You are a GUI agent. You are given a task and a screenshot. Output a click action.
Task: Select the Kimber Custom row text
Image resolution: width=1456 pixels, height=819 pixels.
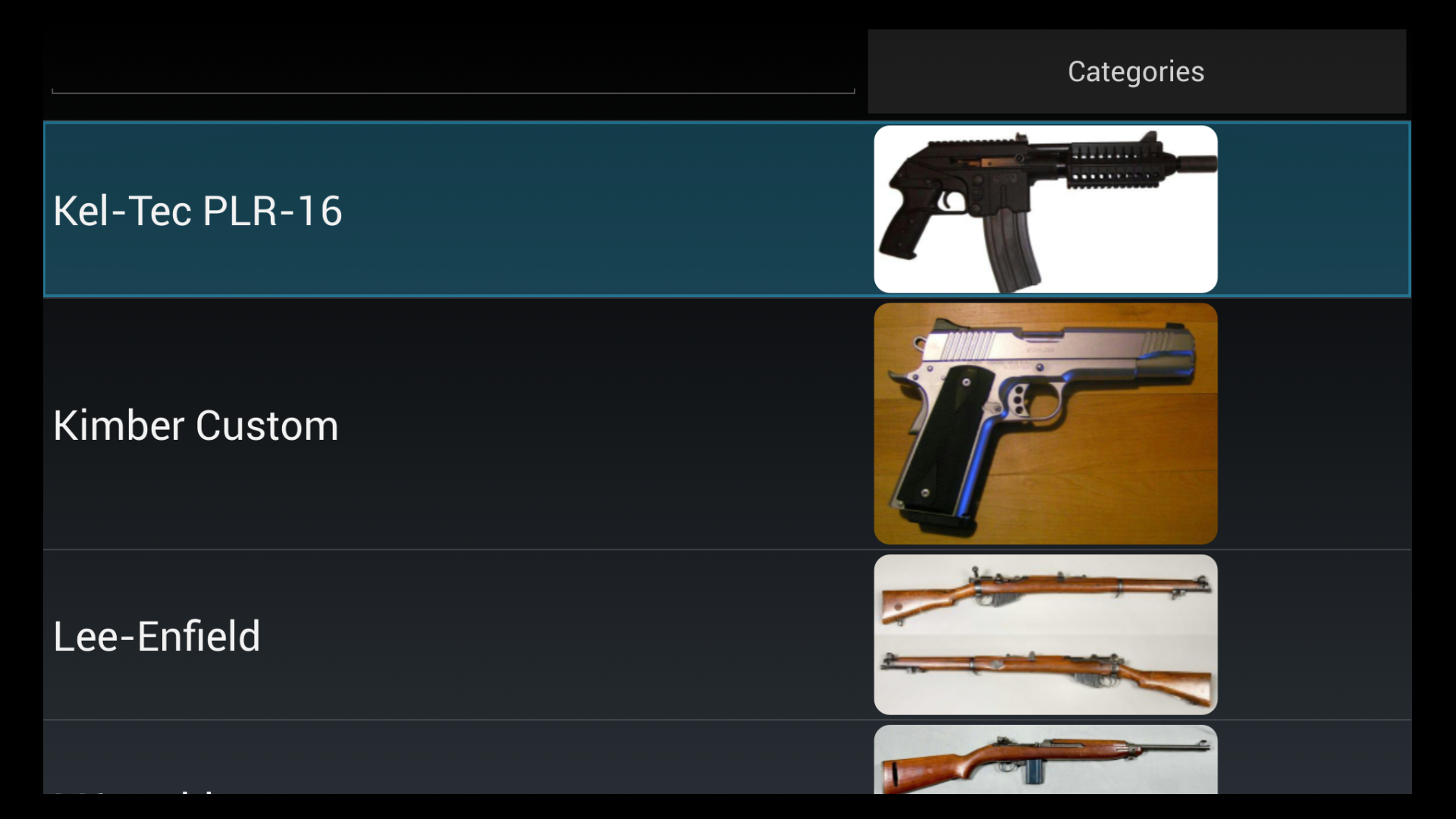coord(196,425)
